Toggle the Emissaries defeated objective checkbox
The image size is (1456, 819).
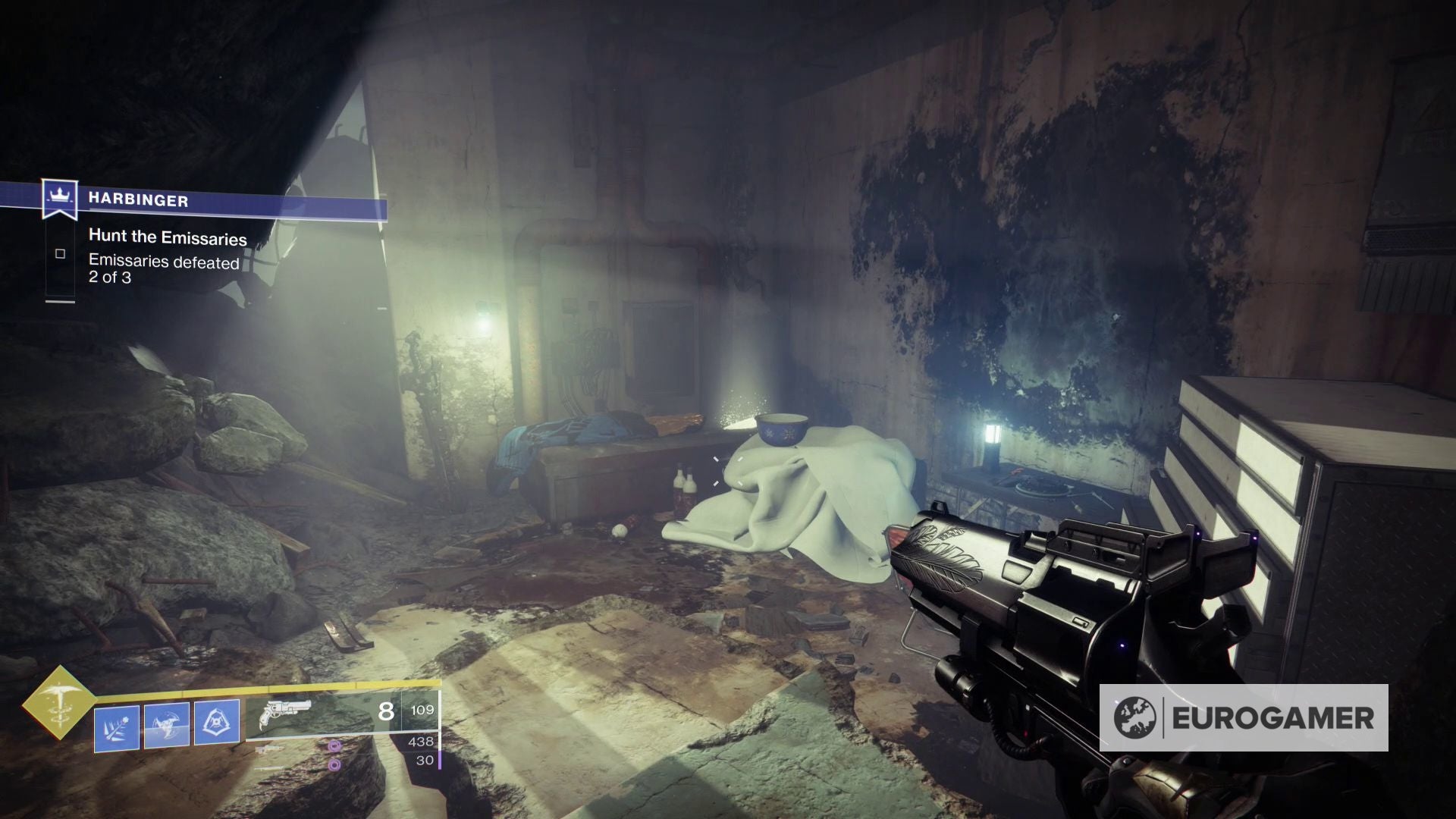(60, 254)
